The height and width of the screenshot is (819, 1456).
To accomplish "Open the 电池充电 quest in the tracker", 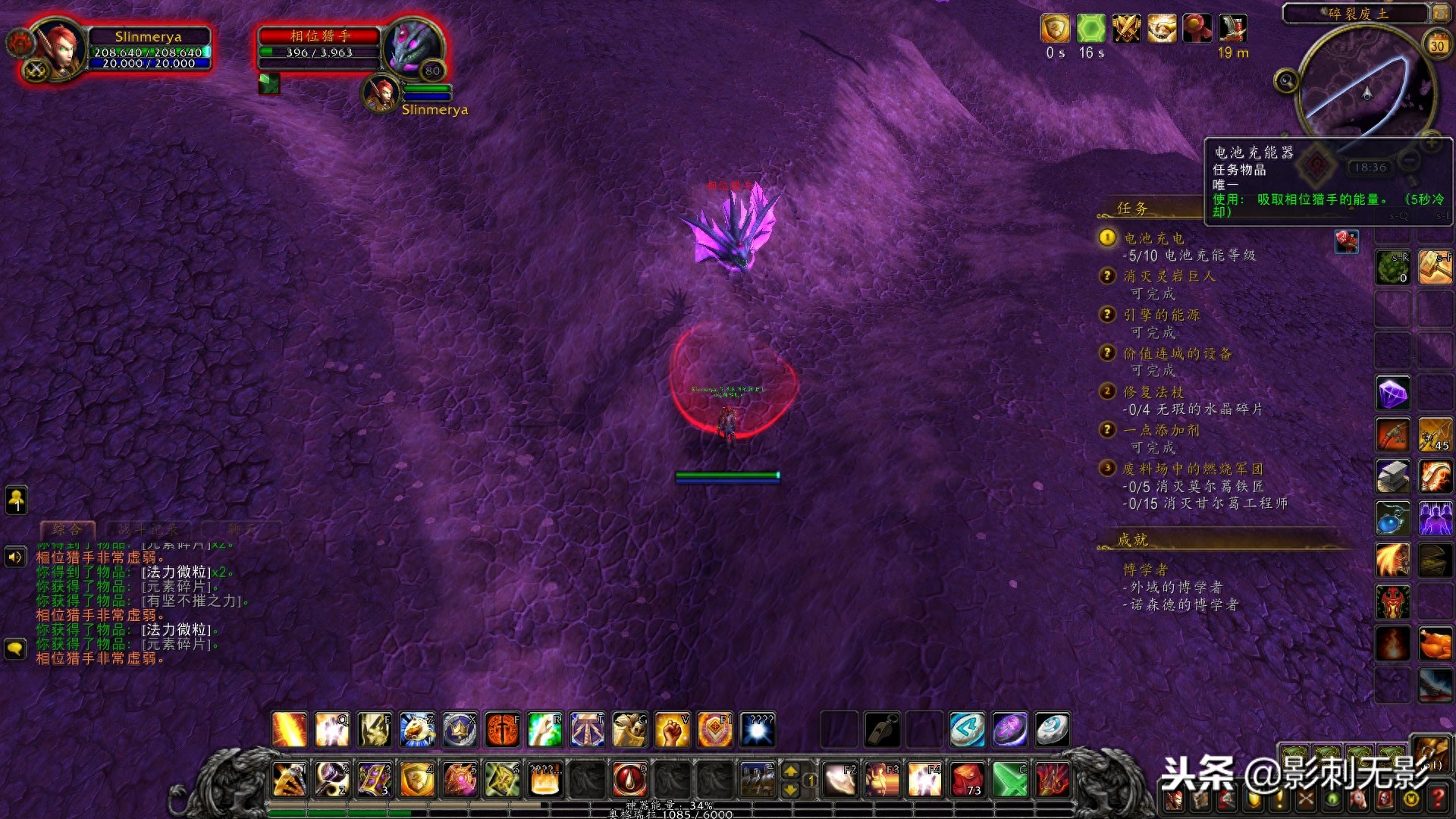I will [x=1153, y=238].
